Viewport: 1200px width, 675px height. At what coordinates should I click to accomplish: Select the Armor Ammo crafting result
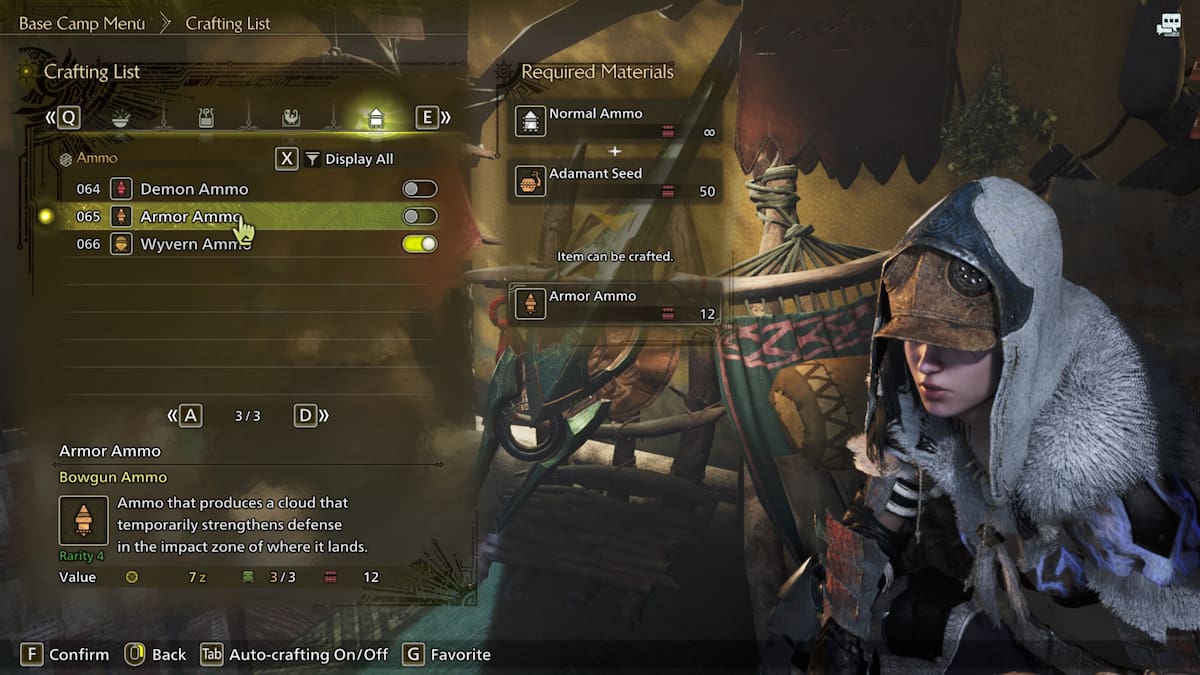614,304
